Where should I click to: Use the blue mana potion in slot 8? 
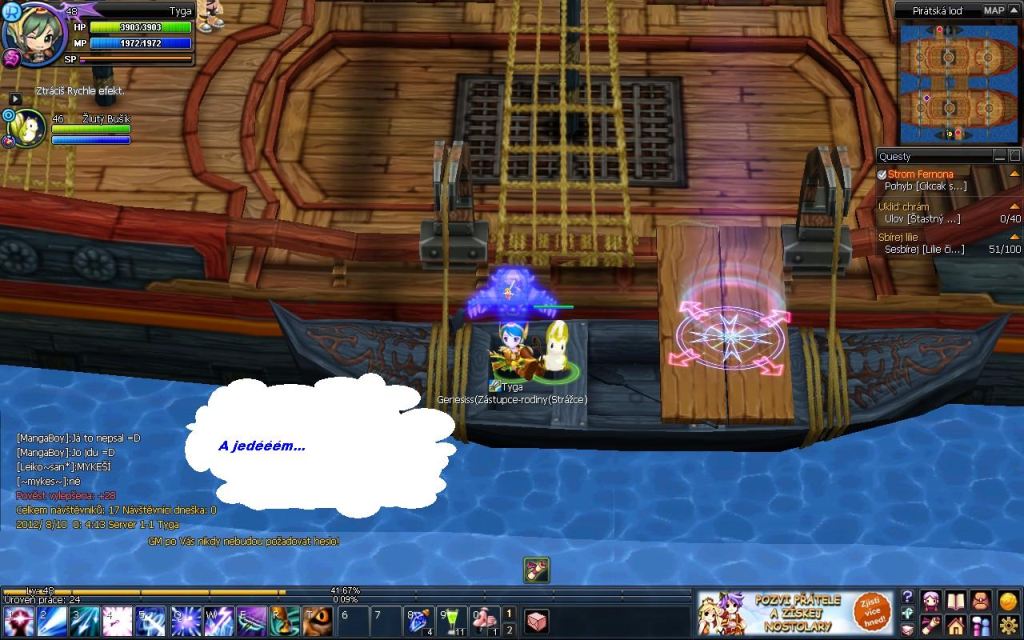(419, 621)
